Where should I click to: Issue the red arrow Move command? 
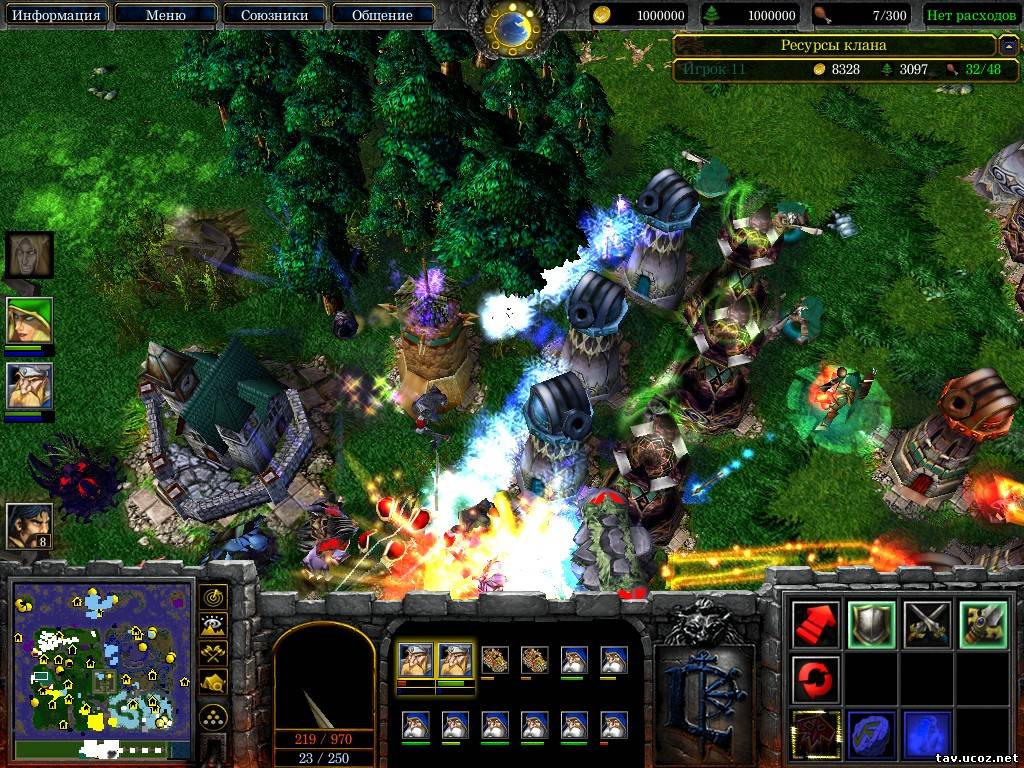(815, 624)
